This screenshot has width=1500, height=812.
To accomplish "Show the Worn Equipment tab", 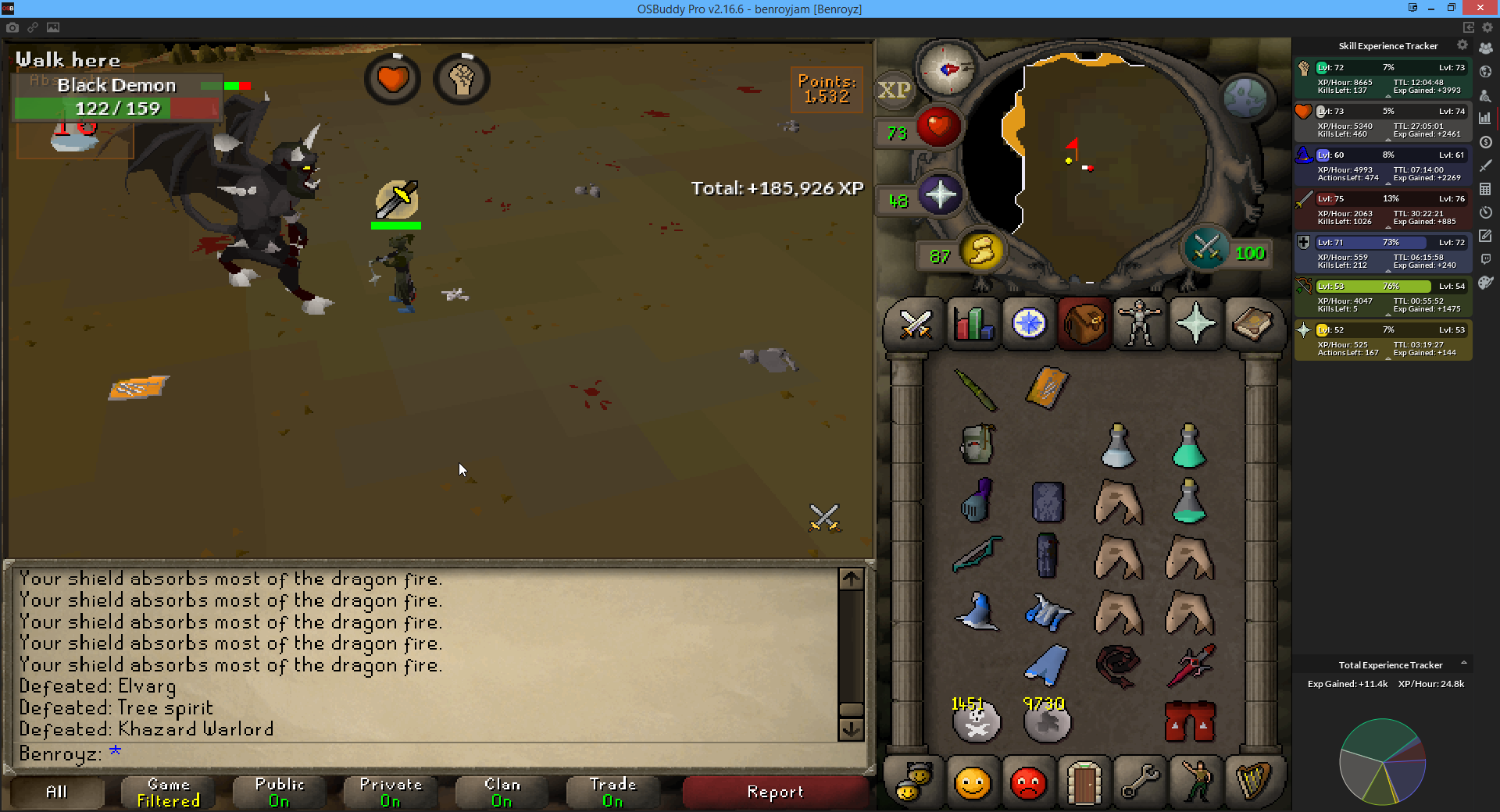I will pyautogui.click(x=1139, y=323).
